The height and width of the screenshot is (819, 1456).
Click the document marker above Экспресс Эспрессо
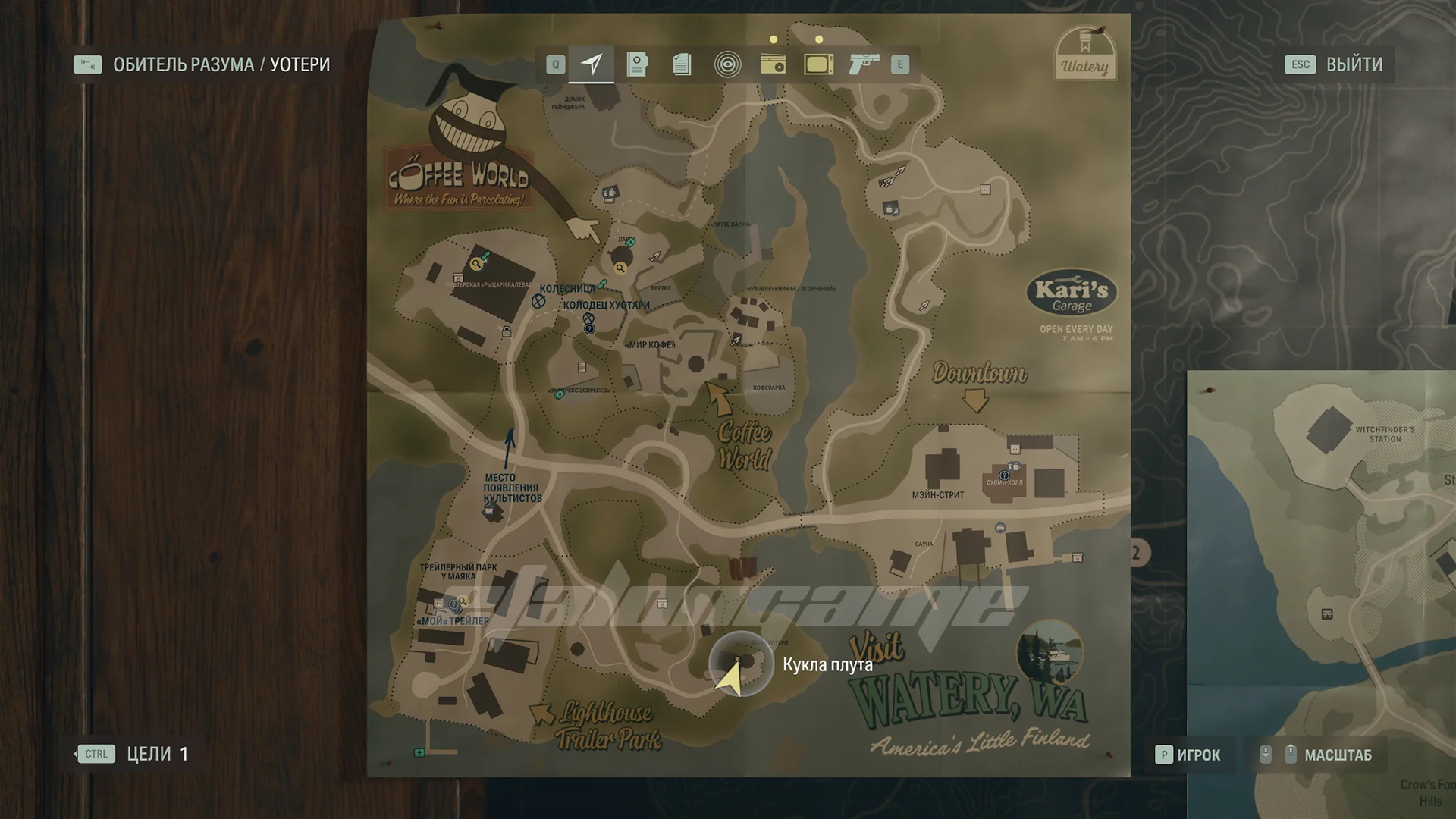tap(582, 367)
